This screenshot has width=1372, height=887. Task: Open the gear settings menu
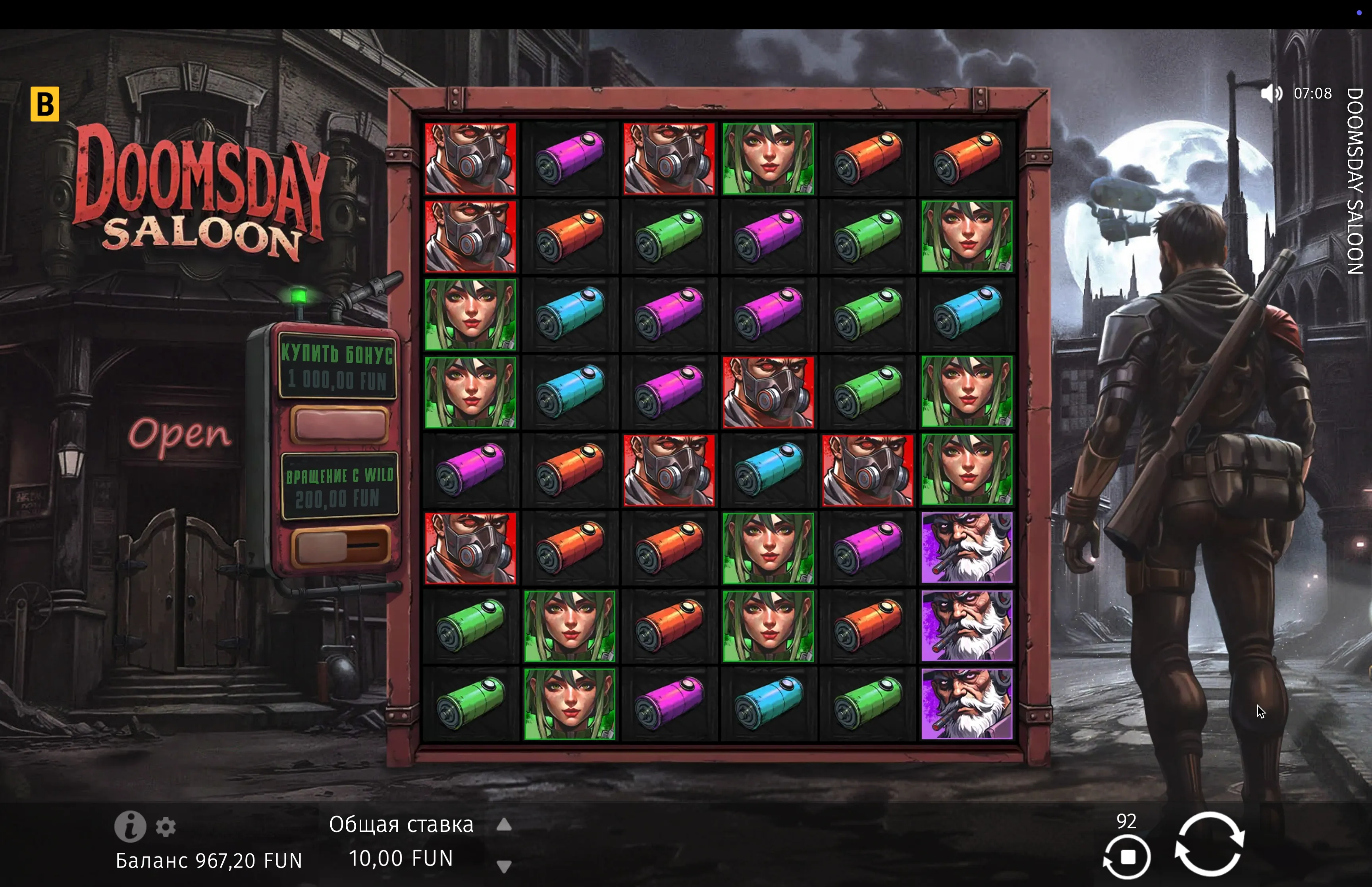click(x=166, y=827)
